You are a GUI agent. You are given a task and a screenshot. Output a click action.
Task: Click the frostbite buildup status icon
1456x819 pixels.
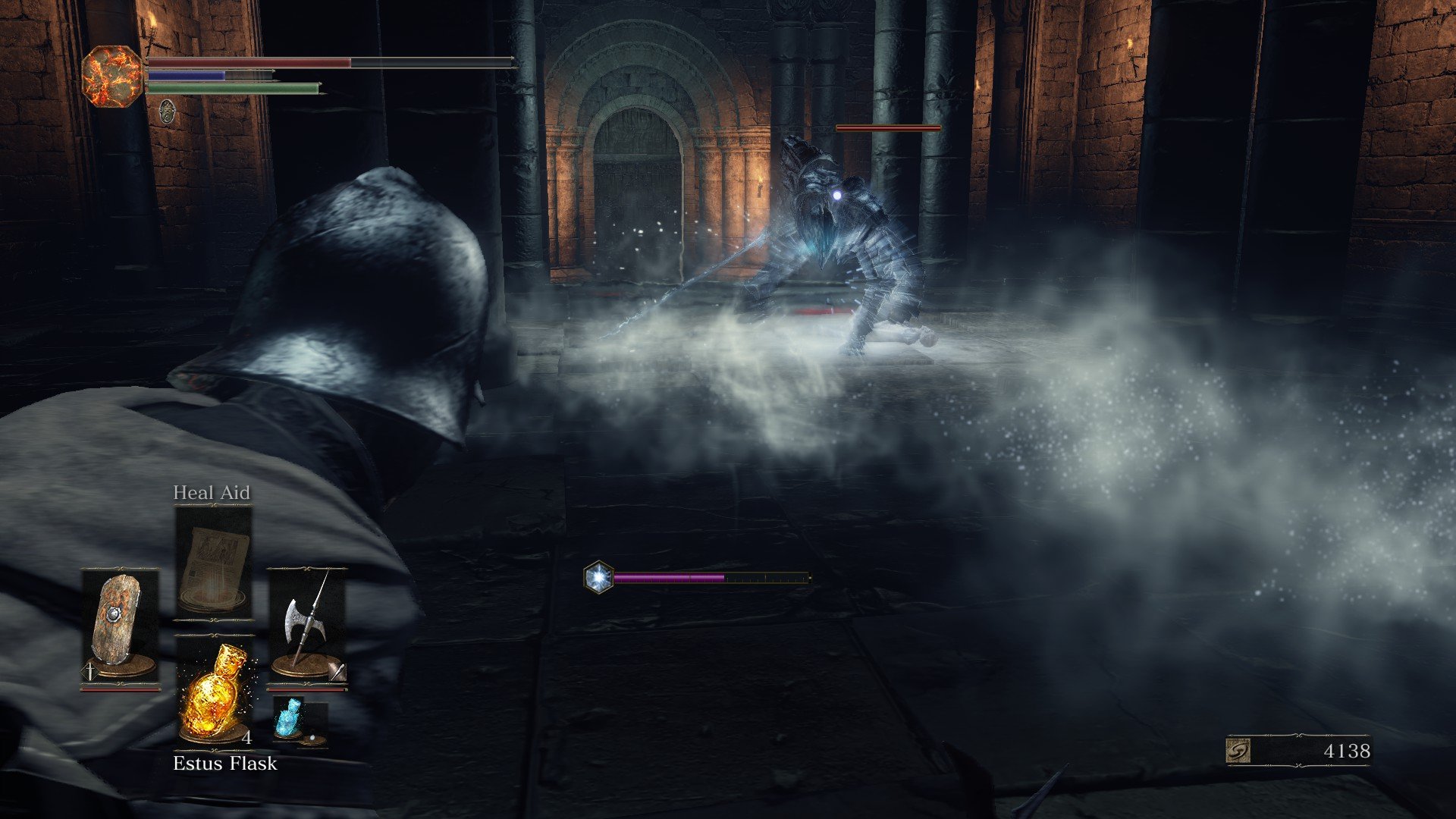[x=598, y=577]
